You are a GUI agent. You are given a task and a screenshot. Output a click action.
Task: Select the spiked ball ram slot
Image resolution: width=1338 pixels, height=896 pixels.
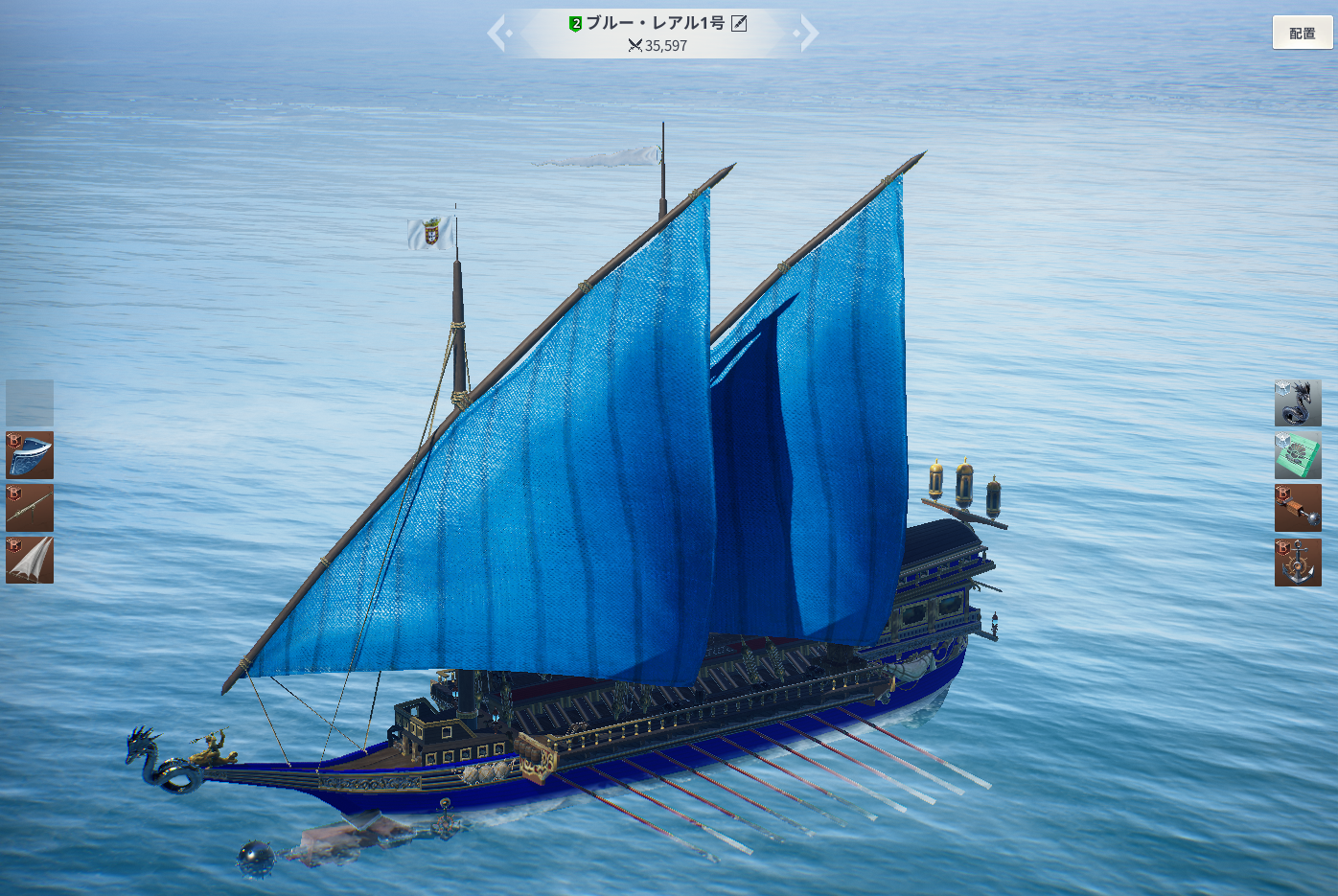click(x=1298, y=508)
